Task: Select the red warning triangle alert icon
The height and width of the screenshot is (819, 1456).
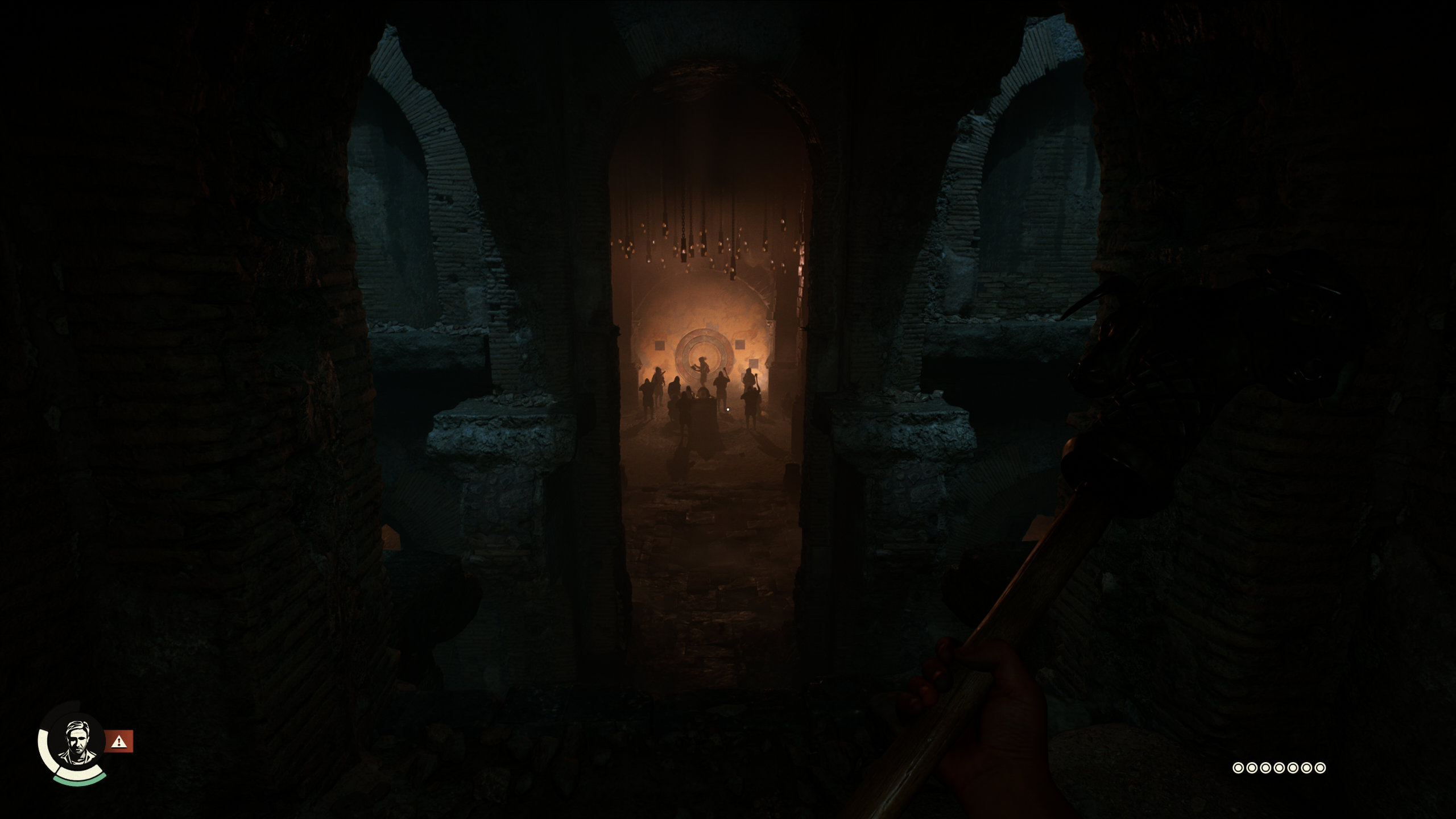Action: 119,741
